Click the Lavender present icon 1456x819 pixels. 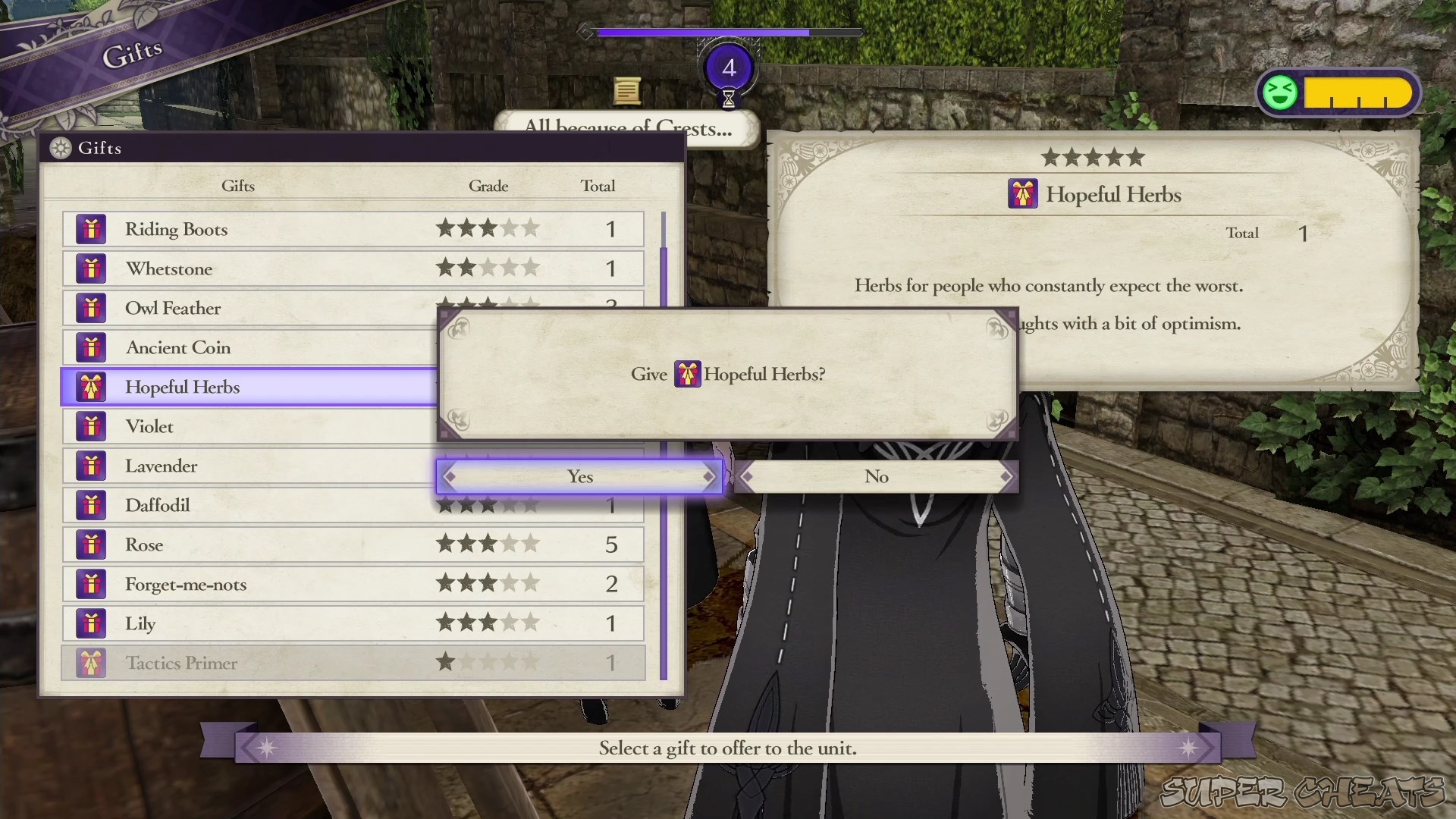91,465
